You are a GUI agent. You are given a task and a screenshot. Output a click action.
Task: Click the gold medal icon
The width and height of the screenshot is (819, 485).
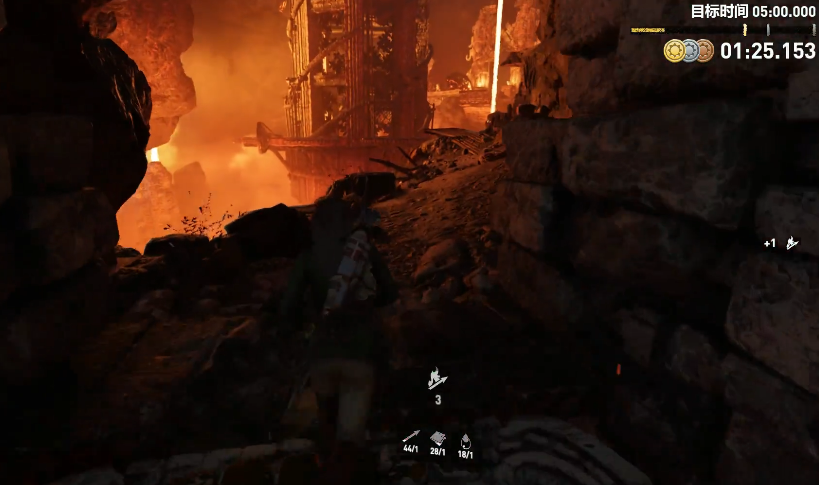673,50
